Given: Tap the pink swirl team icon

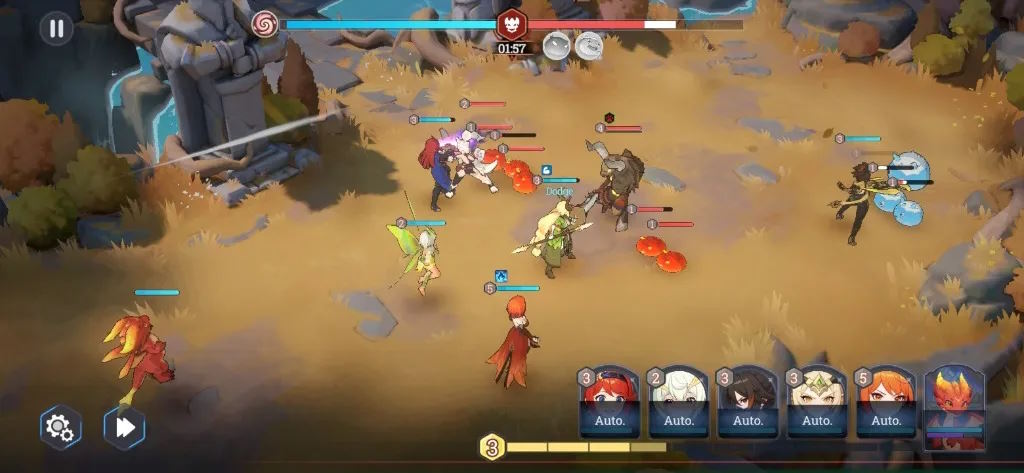Looking at the screenshot, I should point(265,23).
